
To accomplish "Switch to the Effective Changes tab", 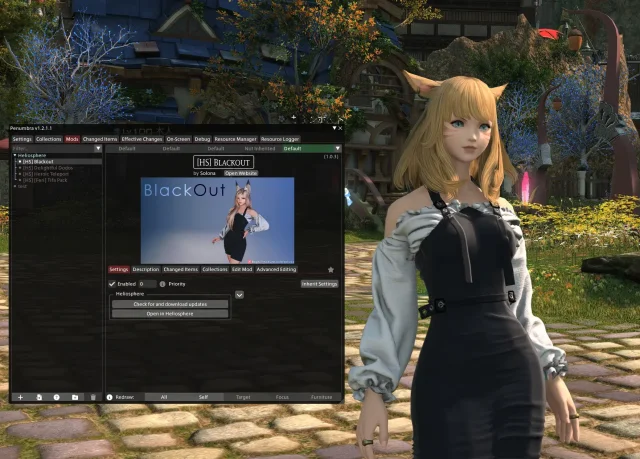I will pos(142,139).
